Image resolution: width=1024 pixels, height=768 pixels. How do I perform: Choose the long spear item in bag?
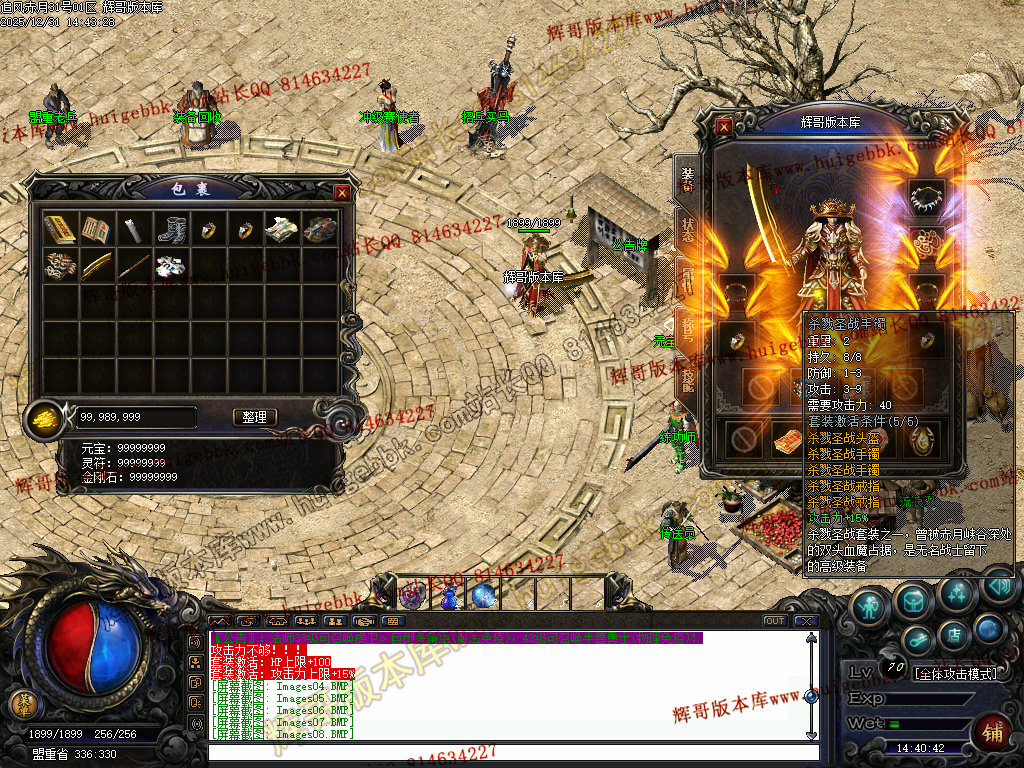tap(134, 266)
